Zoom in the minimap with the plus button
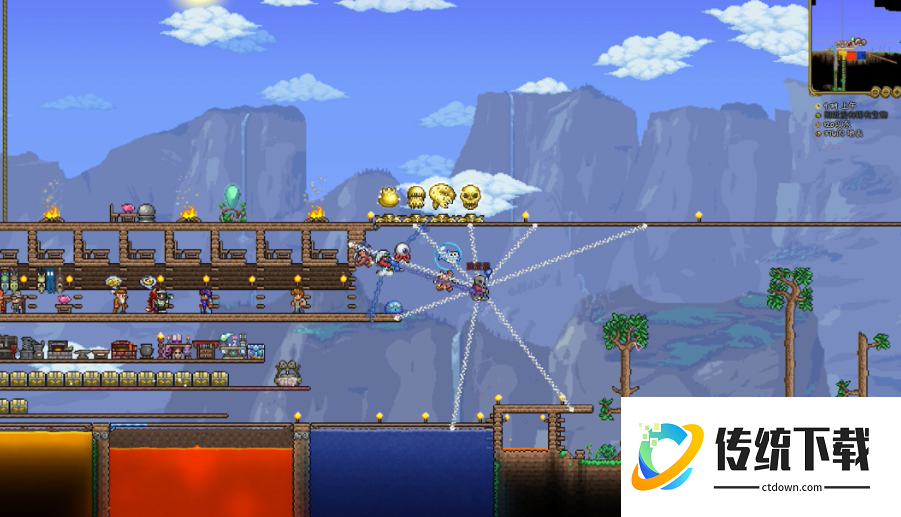This screenshot has width=901, height=517. click(x=897, y=92)
